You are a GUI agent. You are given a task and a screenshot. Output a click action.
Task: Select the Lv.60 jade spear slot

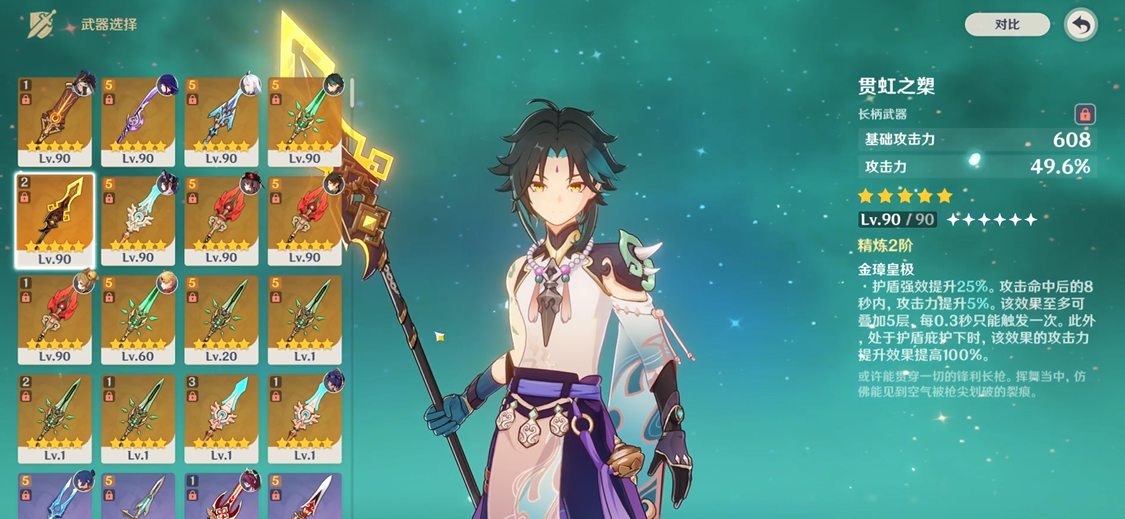click(x=138, y=319)
